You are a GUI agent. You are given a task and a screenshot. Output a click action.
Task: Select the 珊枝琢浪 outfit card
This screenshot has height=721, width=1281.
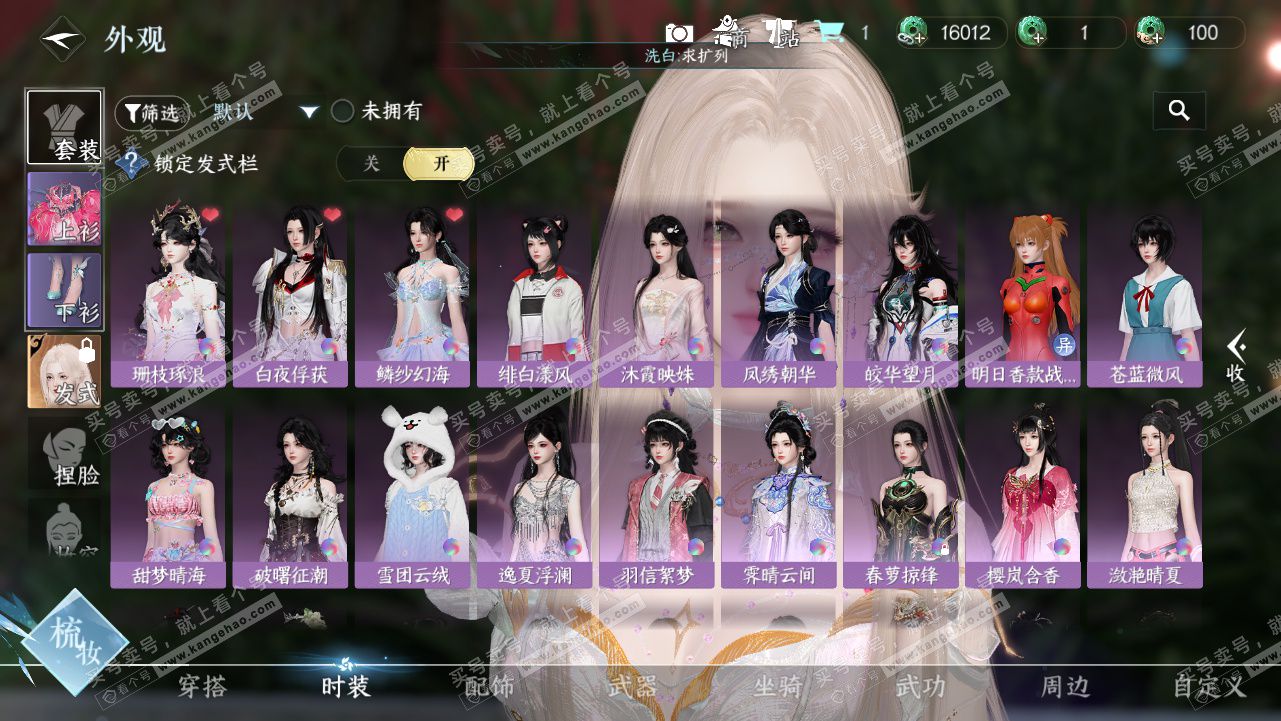[168, 295]
